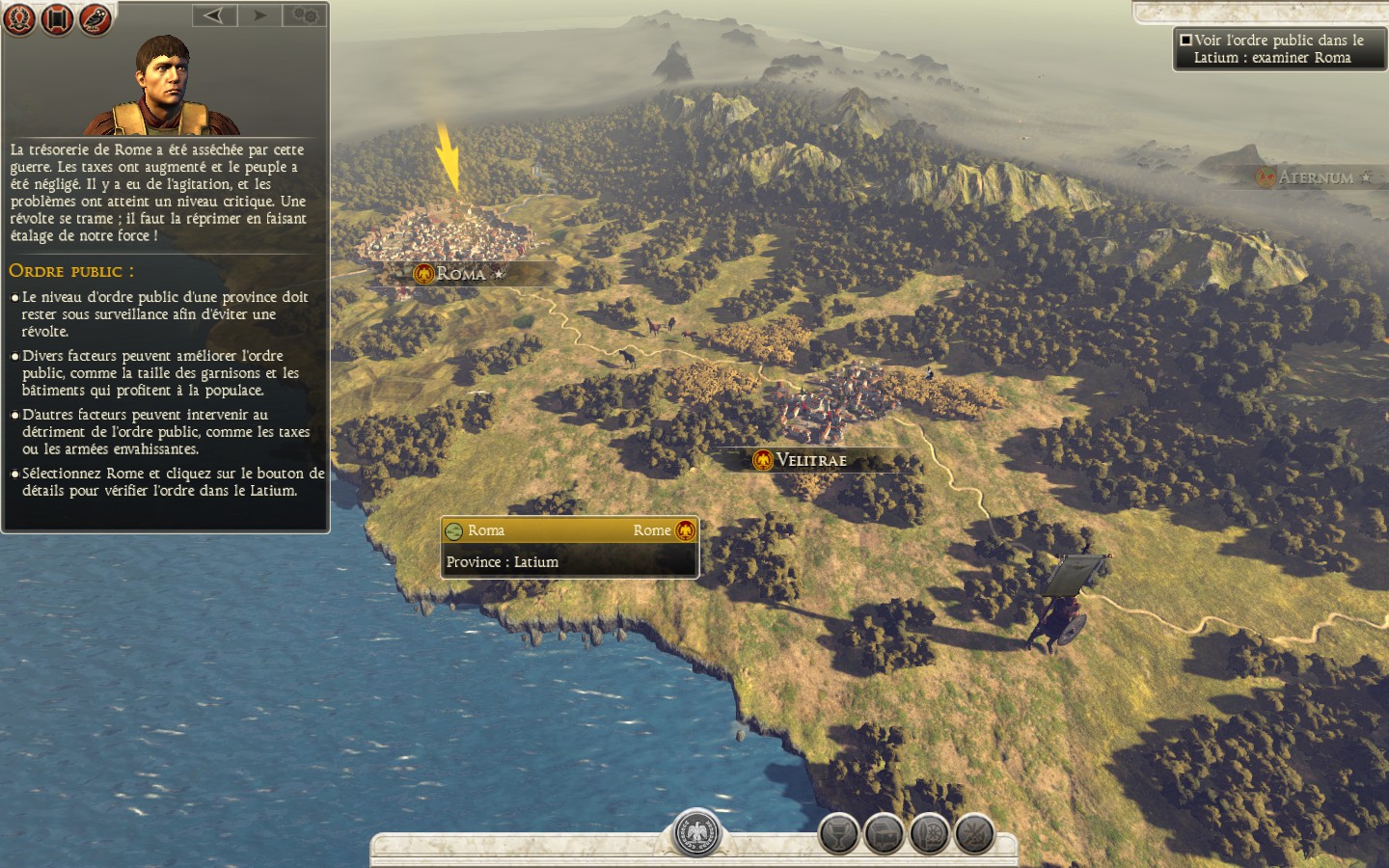Click the feather and wheel icon
The image size is (1389, 868).
[x=929, y=834]
